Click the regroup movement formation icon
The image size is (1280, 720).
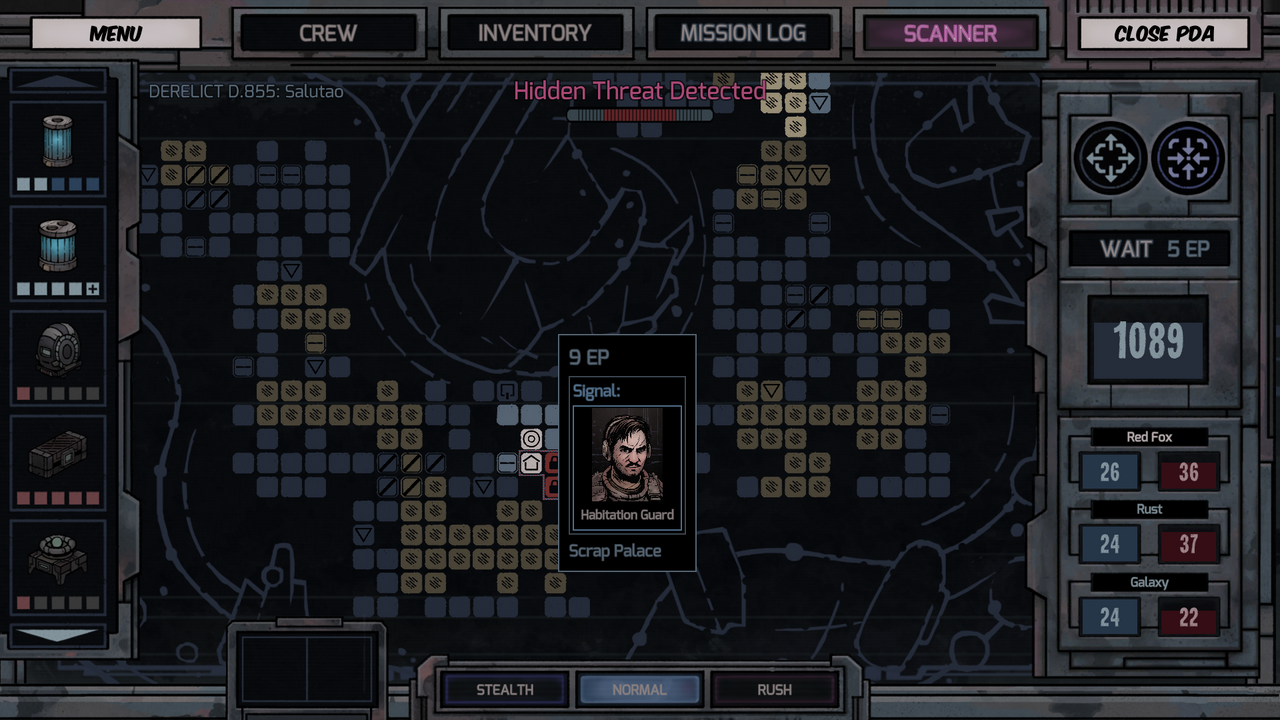pyautogui.click(x=1189, y=158)
